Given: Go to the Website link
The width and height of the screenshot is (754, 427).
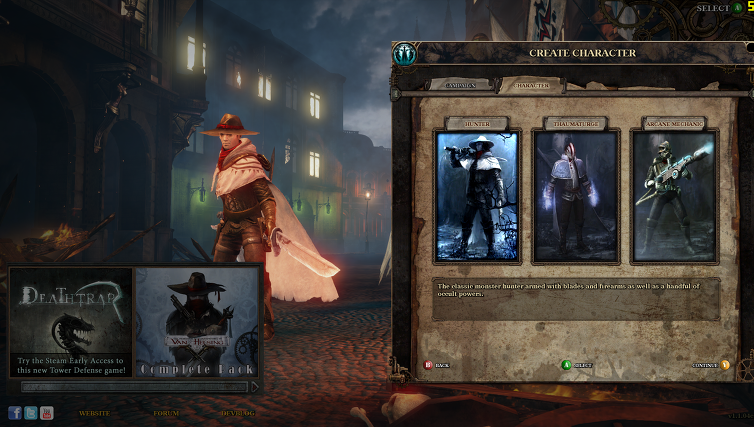Looking at the screenshot, I should pyautogui.click(x=94, y=413).
